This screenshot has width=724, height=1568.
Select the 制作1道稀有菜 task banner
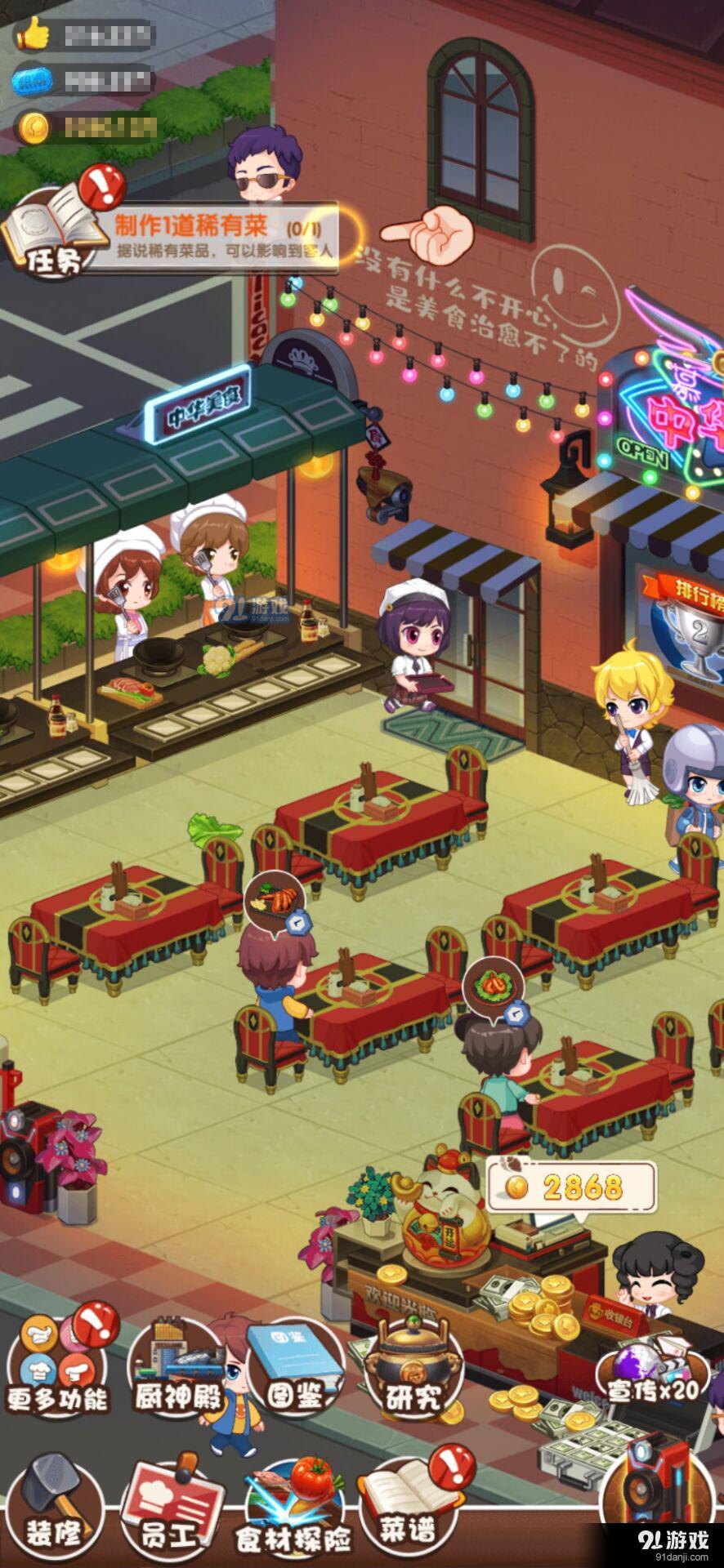[x=222, y=236]
